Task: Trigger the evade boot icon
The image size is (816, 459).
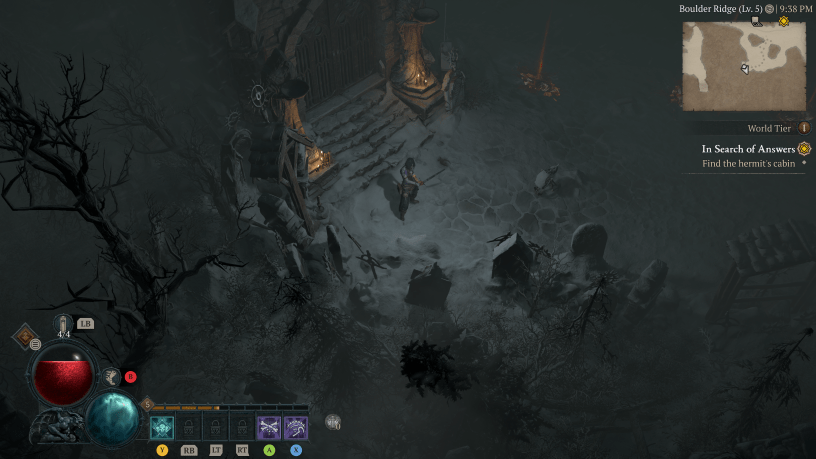Action: [111, 376]
